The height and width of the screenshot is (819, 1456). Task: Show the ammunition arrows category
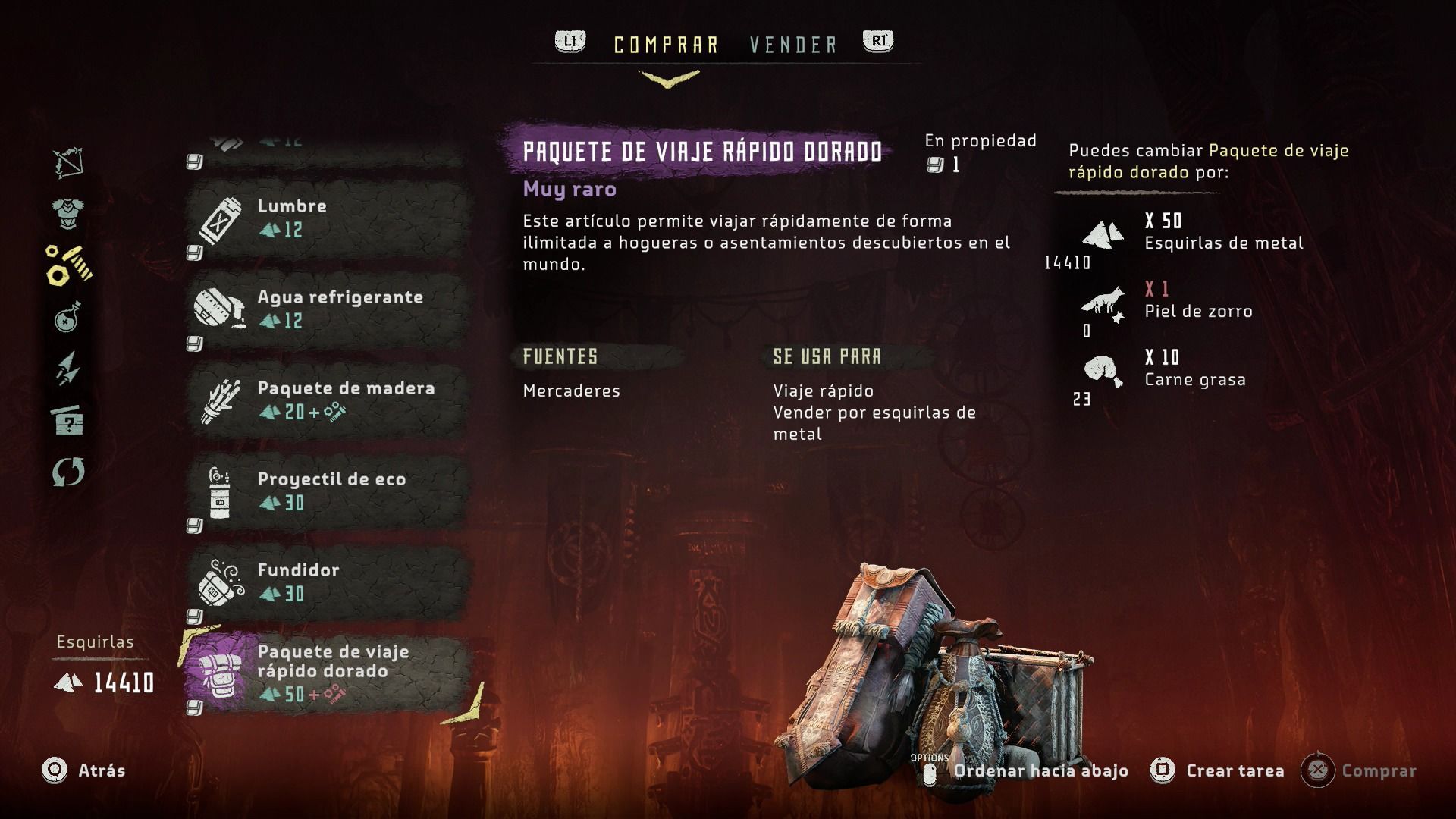pyautogui.click(x=68, y=368)
